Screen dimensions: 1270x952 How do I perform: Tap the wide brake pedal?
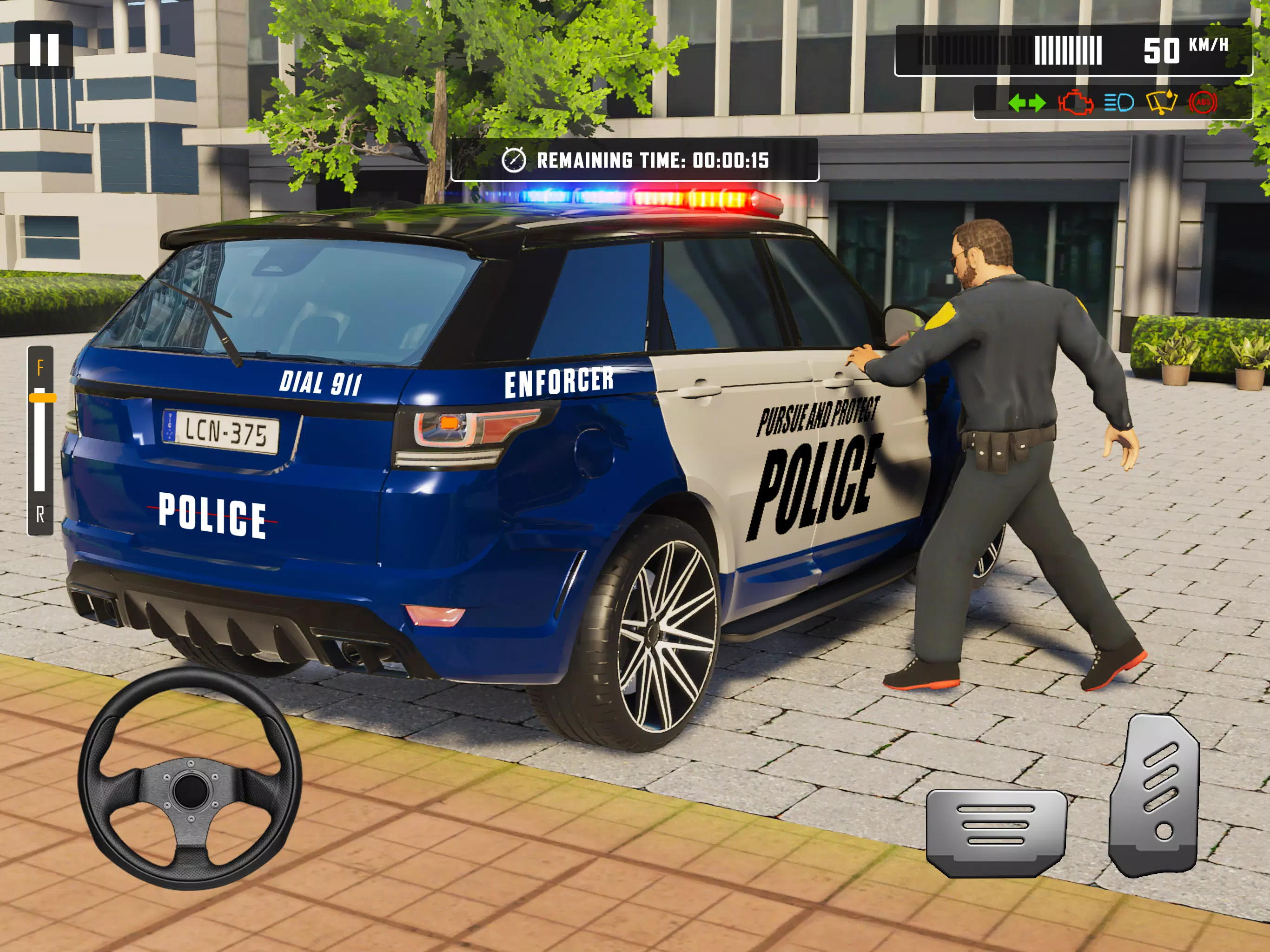click(996, 833)
